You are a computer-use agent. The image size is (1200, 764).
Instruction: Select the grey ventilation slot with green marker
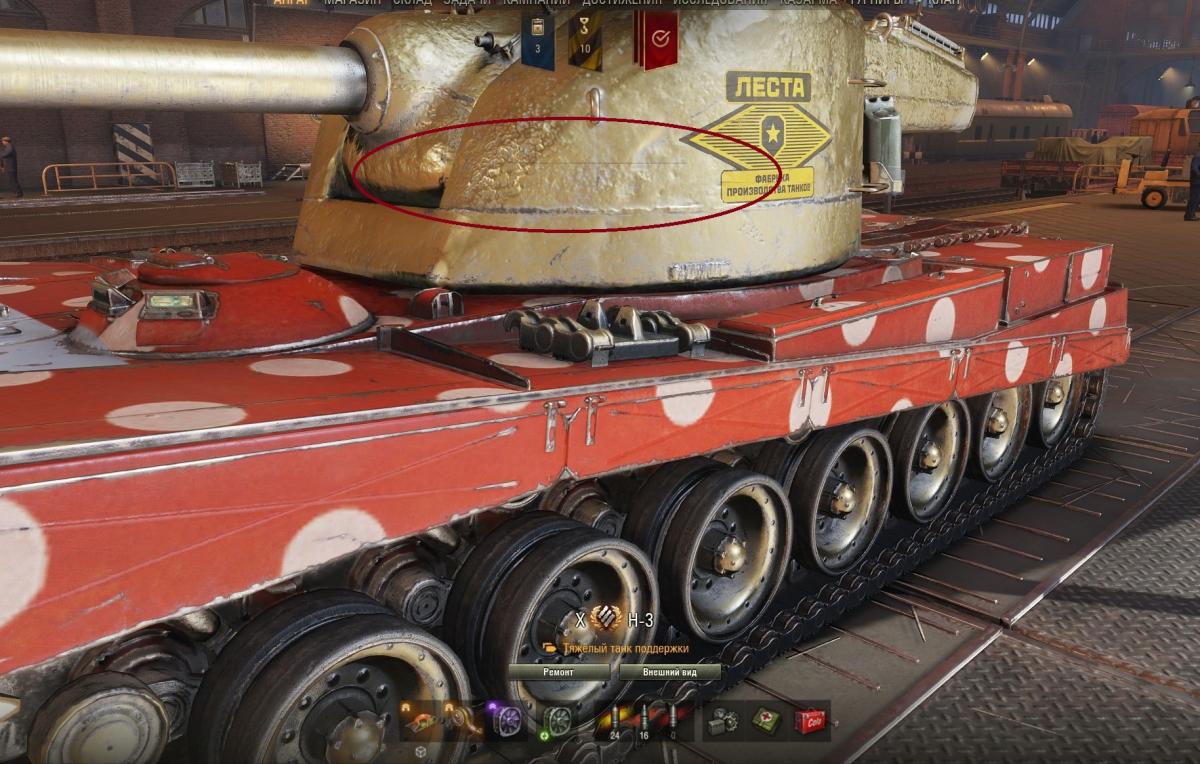pos(556,720)
